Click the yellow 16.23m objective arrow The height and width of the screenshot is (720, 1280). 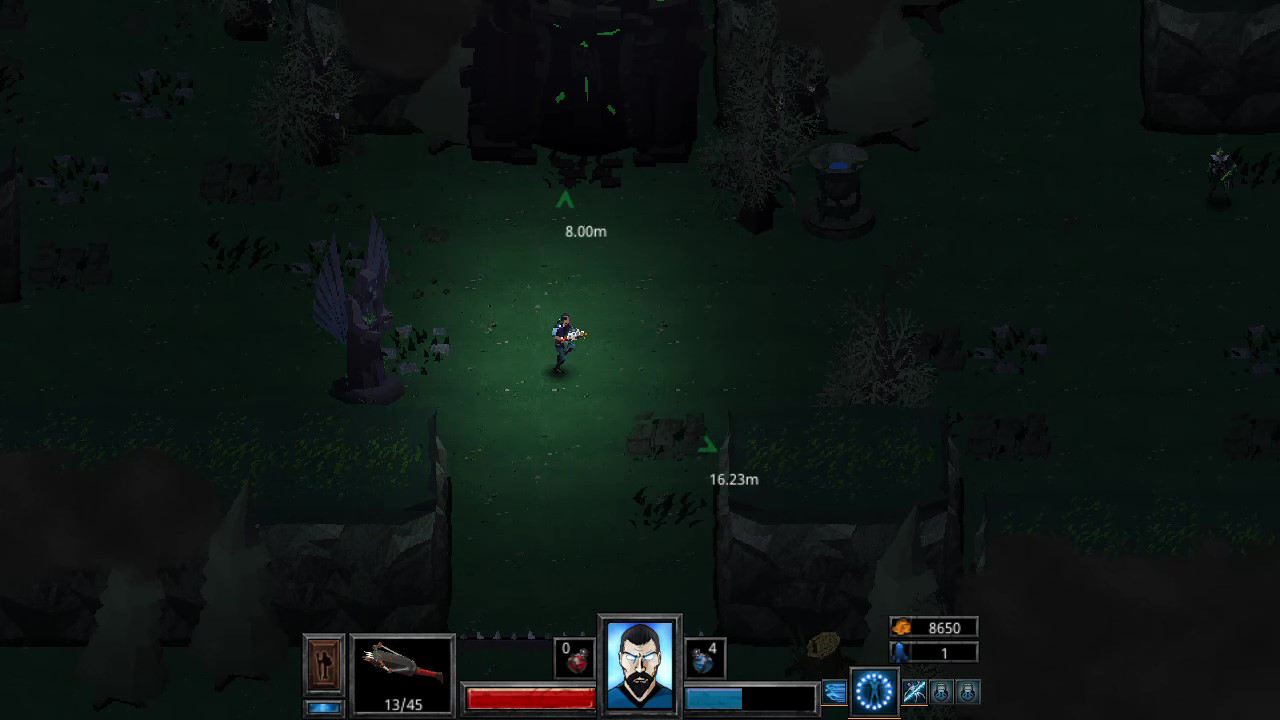(709, 442)
